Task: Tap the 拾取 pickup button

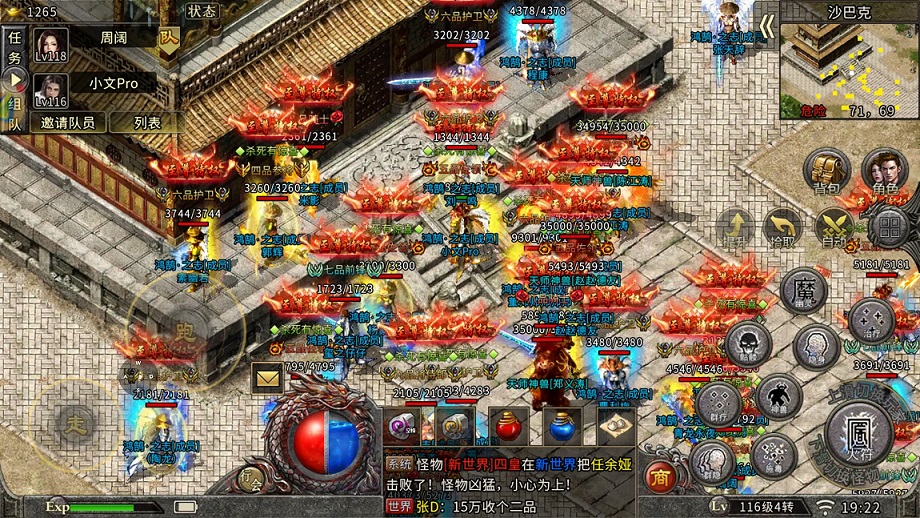Action: click(782, 228)
